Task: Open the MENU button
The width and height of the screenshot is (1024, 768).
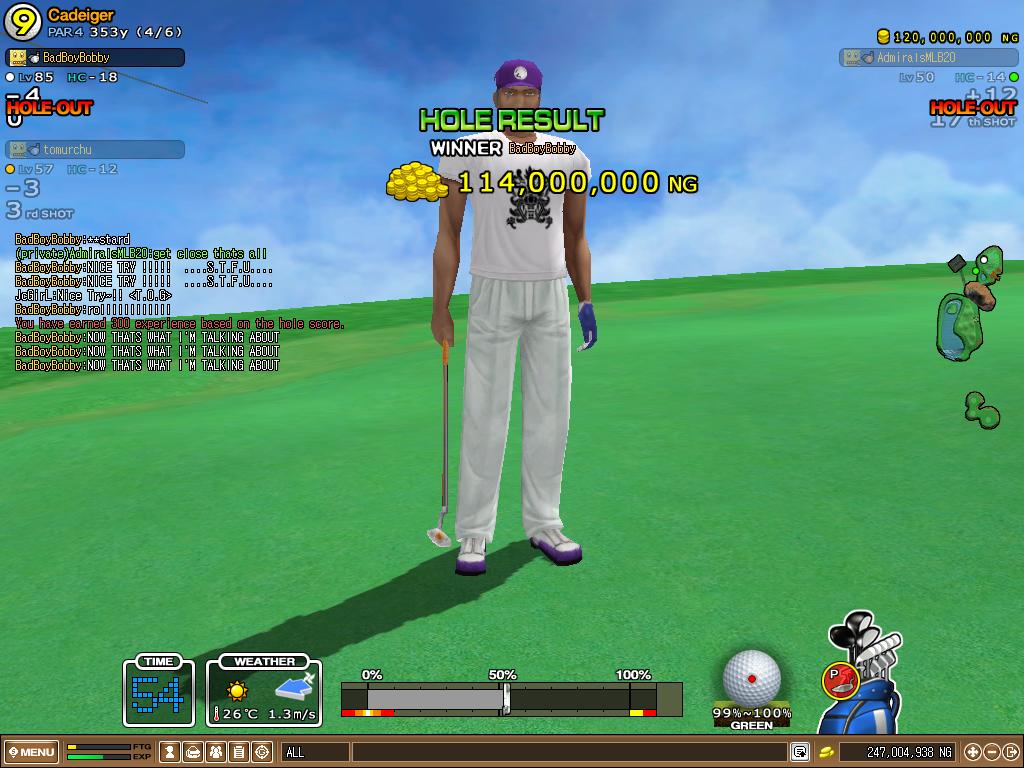Action: [x=32, y=752]
